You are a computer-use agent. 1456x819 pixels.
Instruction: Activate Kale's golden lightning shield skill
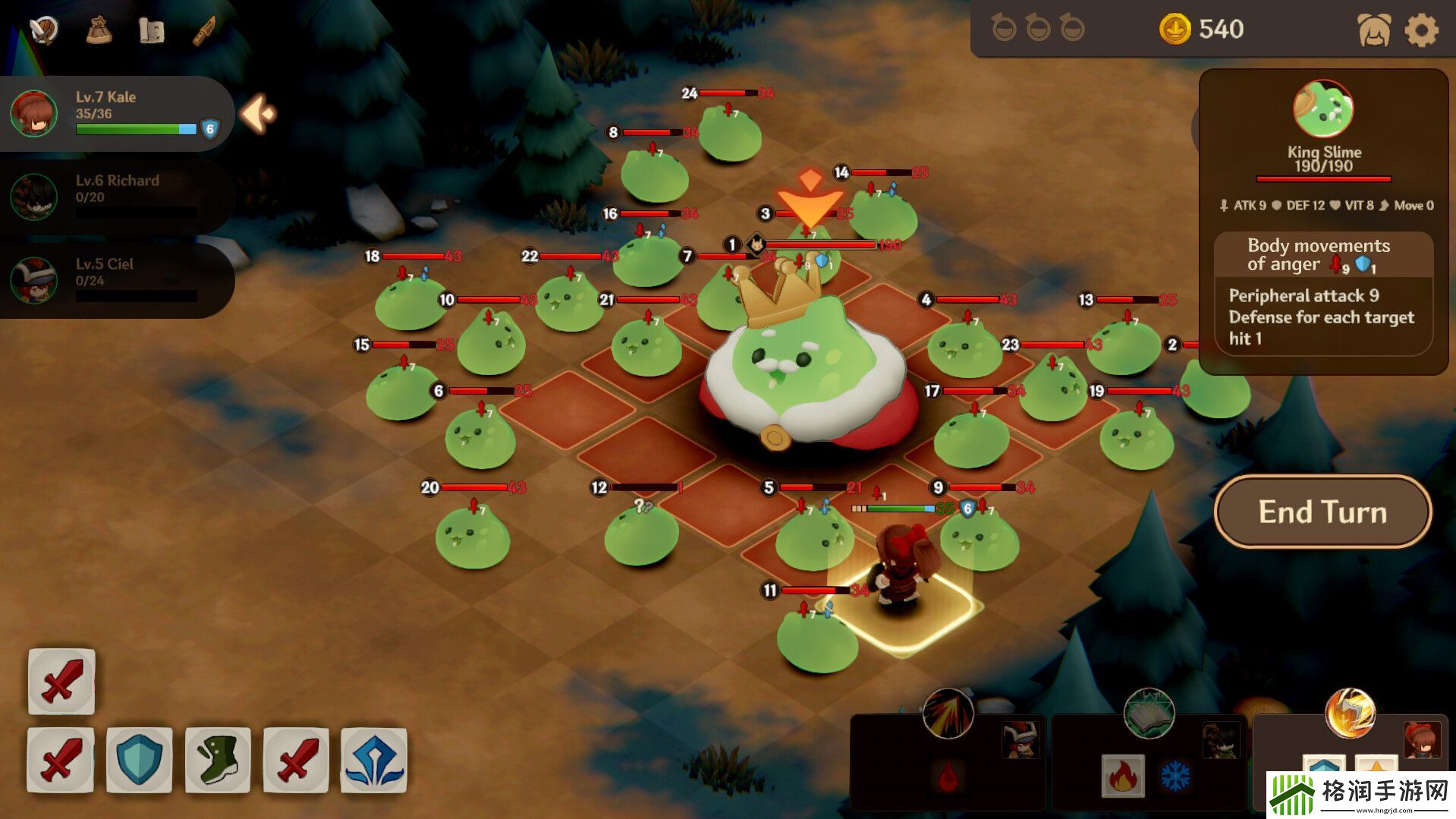coord(1350,713)
